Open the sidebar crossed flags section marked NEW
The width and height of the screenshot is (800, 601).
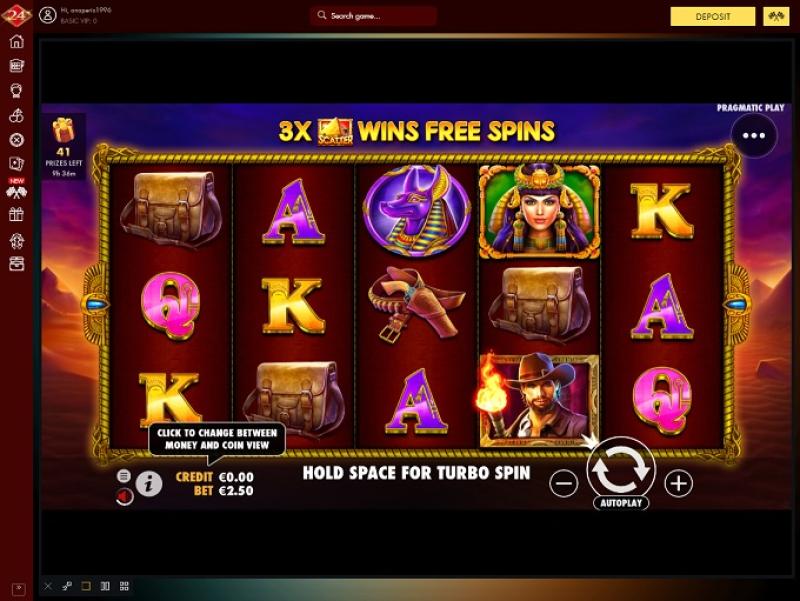click(x=16, y=190)
